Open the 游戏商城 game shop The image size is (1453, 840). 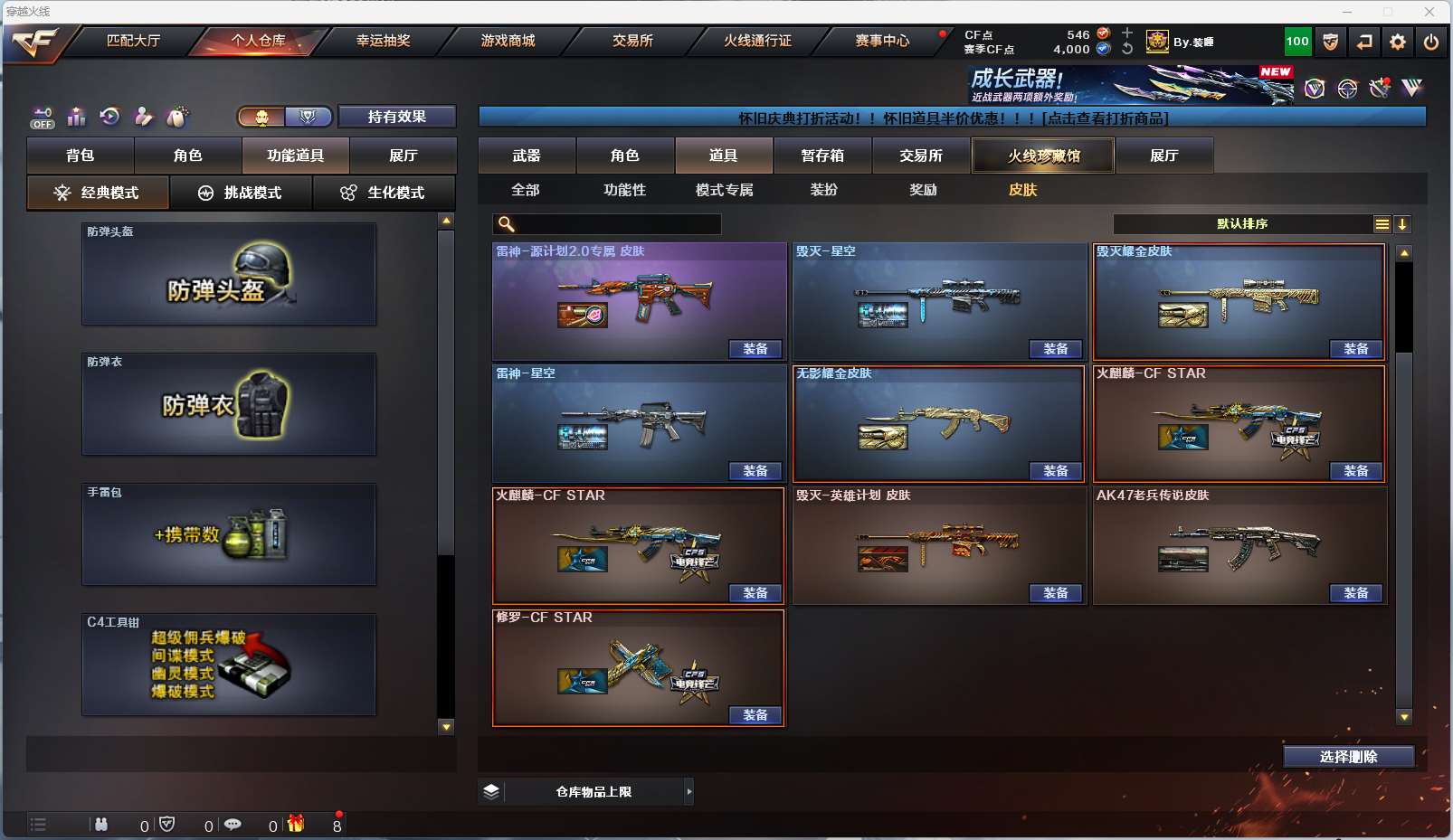pyautogui.click(x=508, y=41)
